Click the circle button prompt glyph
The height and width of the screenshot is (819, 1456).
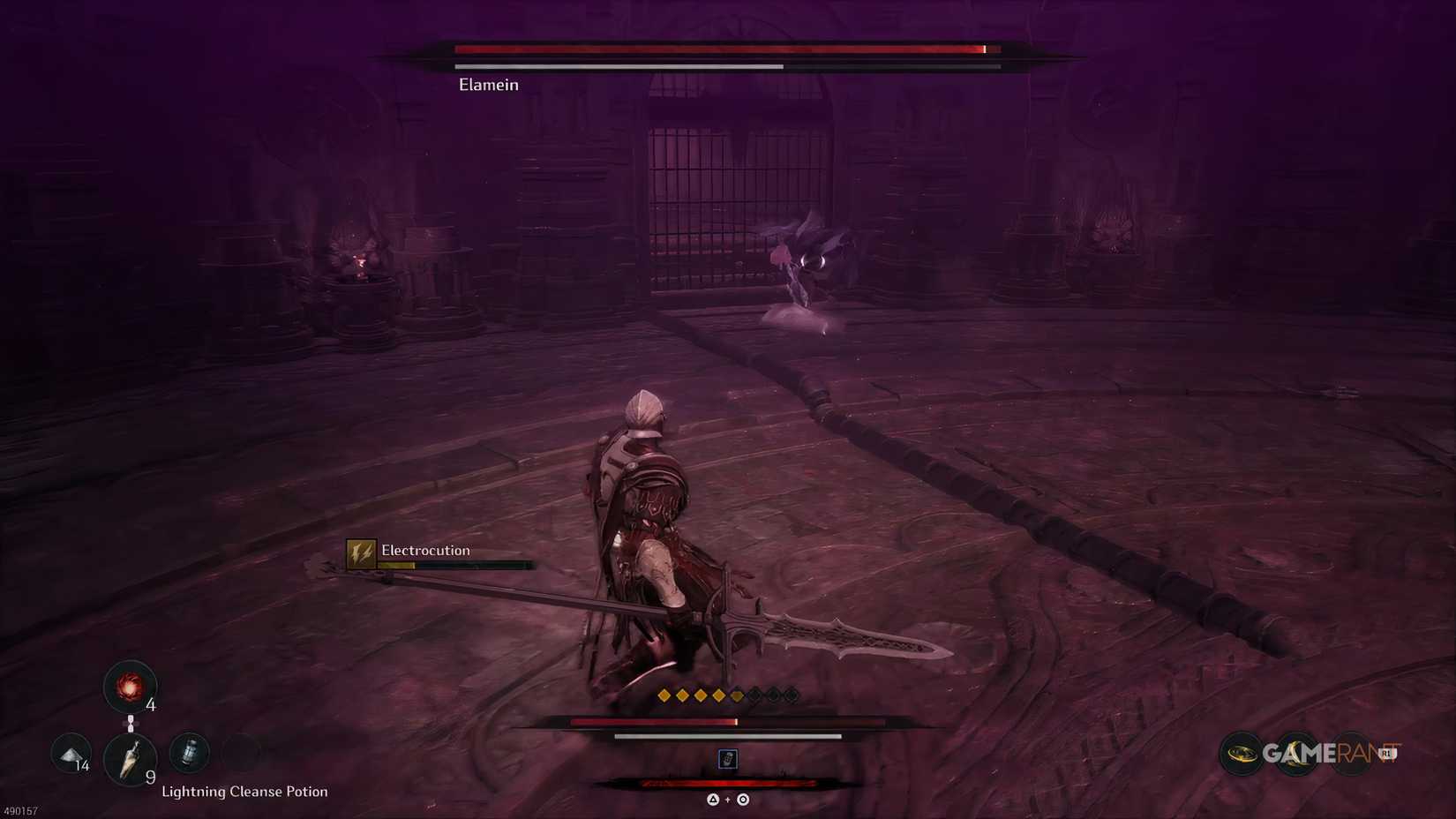pyautogui.click(x=743, y=800)
